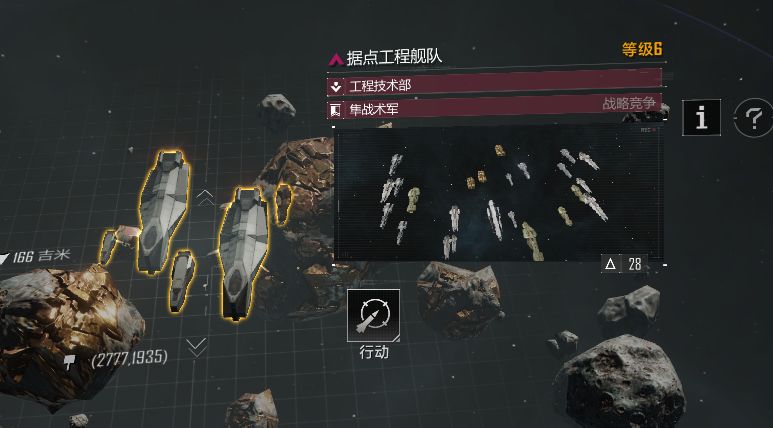Select the 工程技术部 row
The image size is (773, 428).
pos(495,86)
